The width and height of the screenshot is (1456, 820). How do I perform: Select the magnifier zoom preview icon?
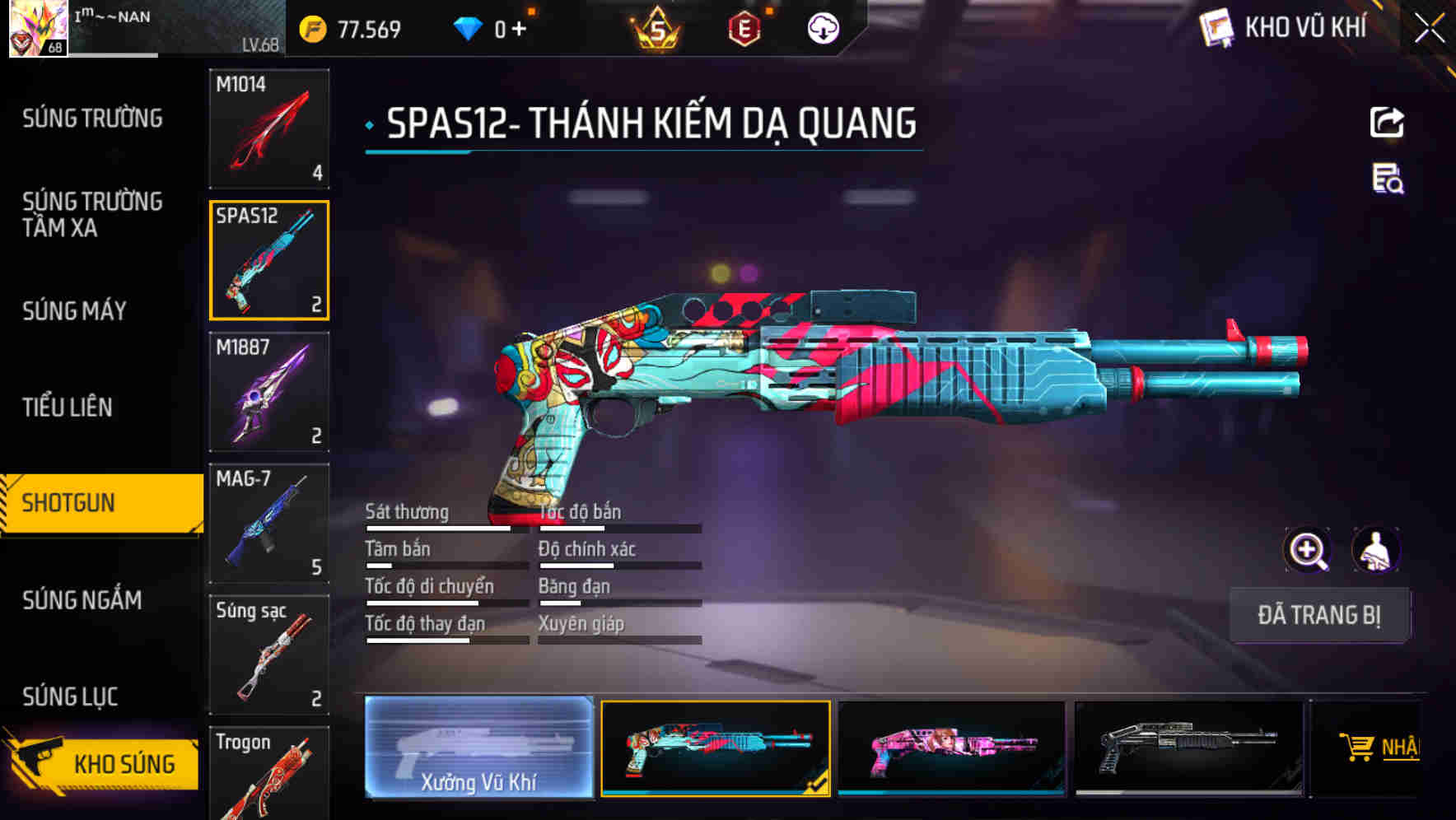click(1308, 550)
